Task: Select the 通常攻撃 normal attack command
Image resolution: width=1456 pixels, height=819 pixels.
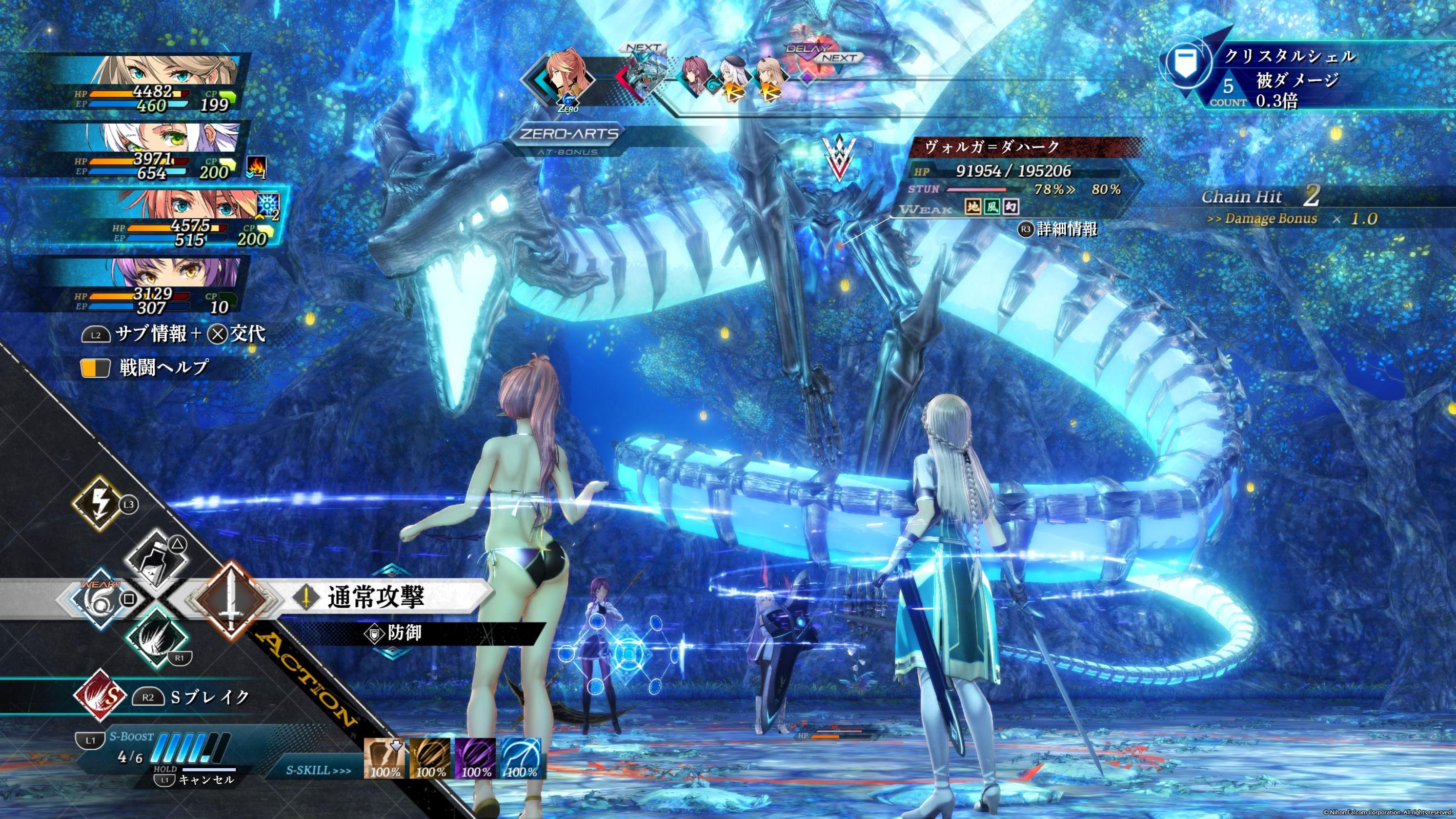Action: (x=375, y=597)
